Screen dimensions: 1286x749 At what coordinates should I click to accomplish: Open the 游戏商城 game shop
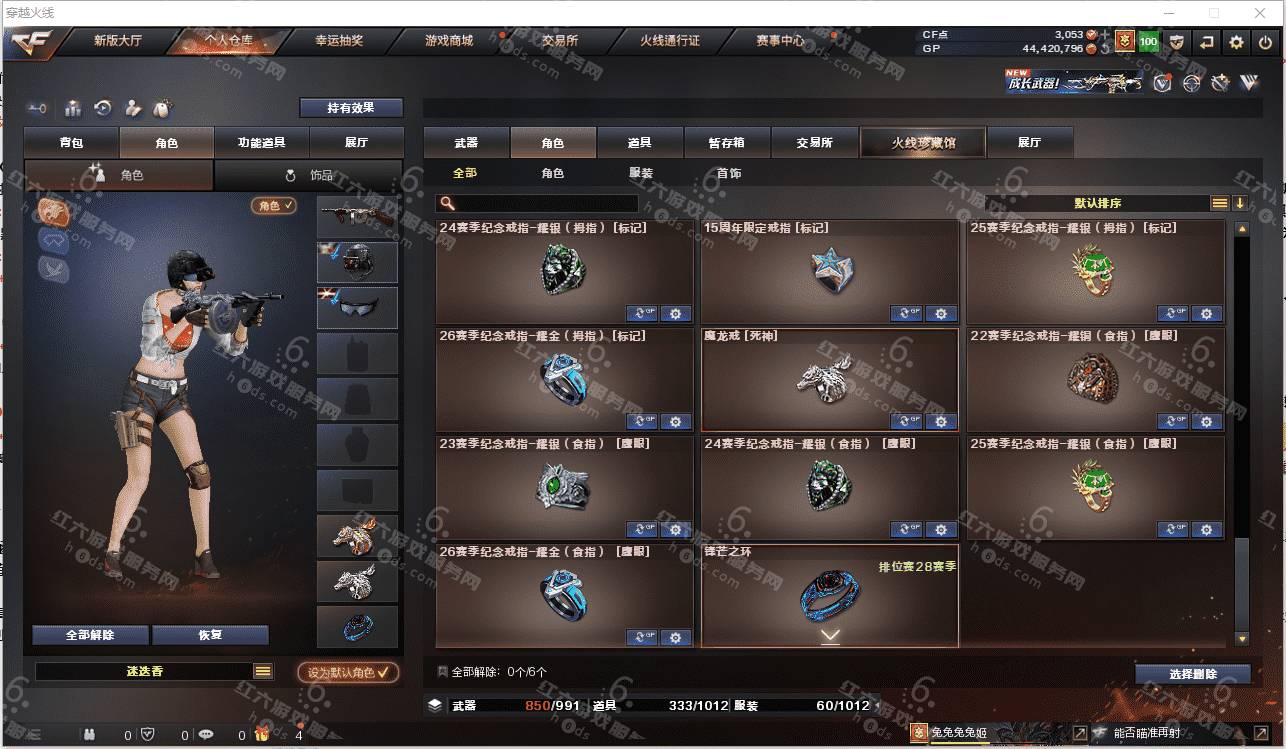[x=449, y=41]
